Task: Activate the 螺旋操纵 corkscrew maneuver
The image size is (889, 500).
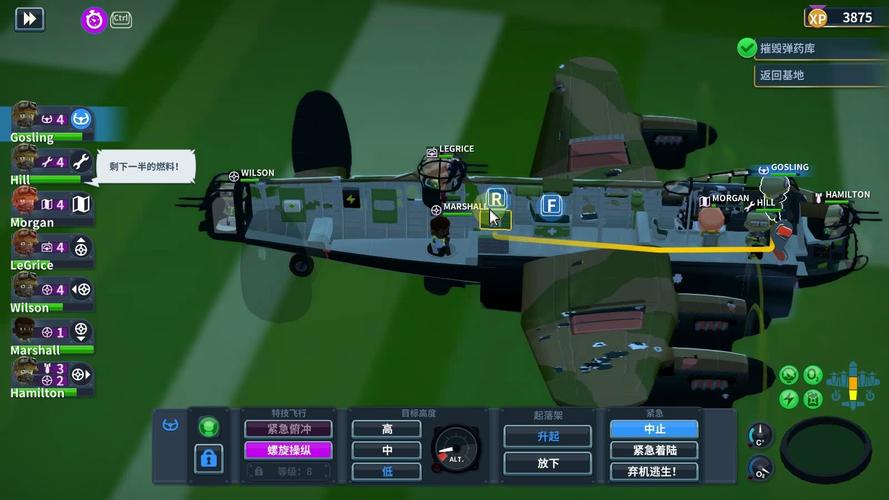Action: click(289, 450)
